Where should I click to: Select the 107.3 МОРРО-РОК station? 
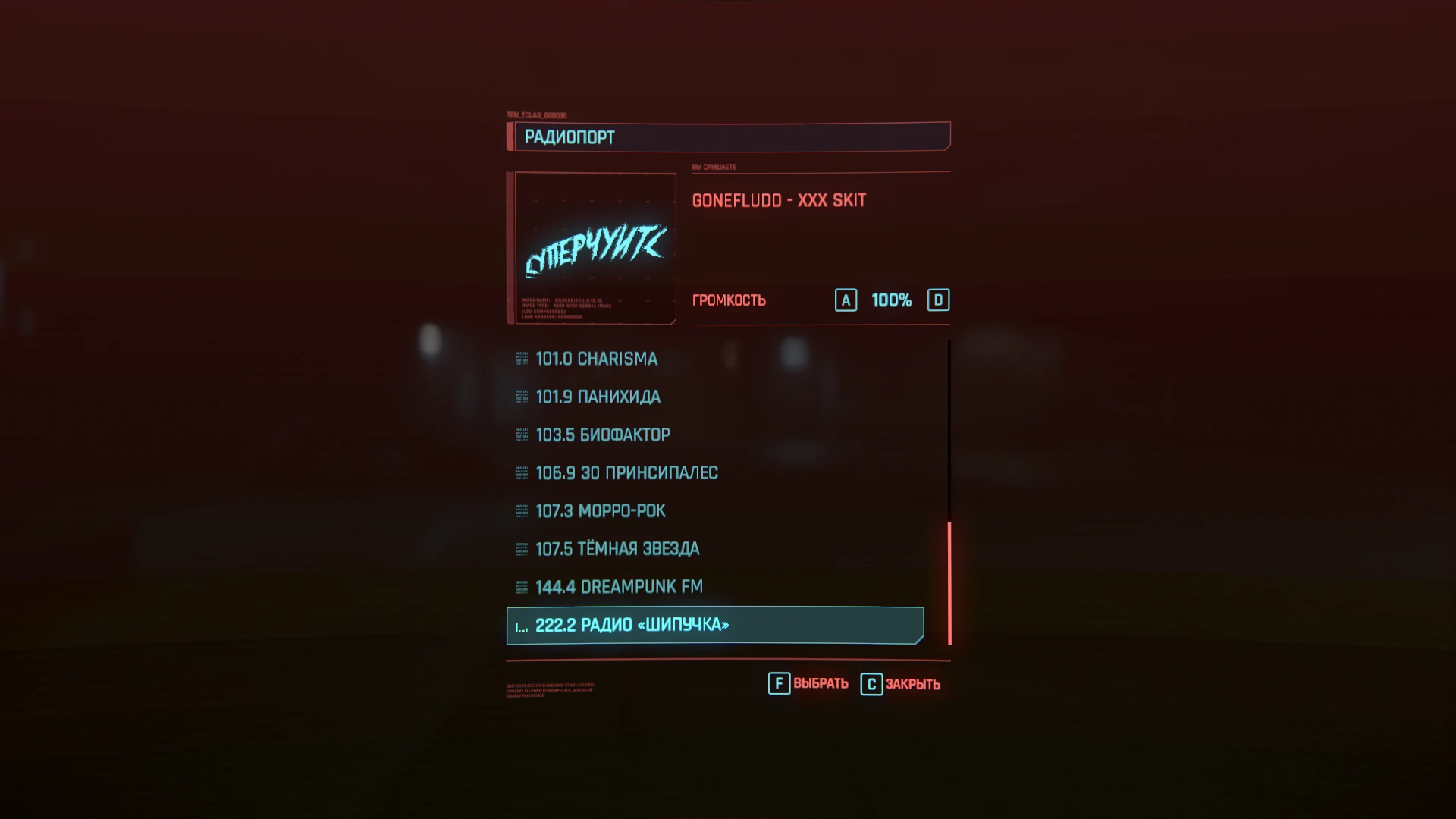point(600,510)
